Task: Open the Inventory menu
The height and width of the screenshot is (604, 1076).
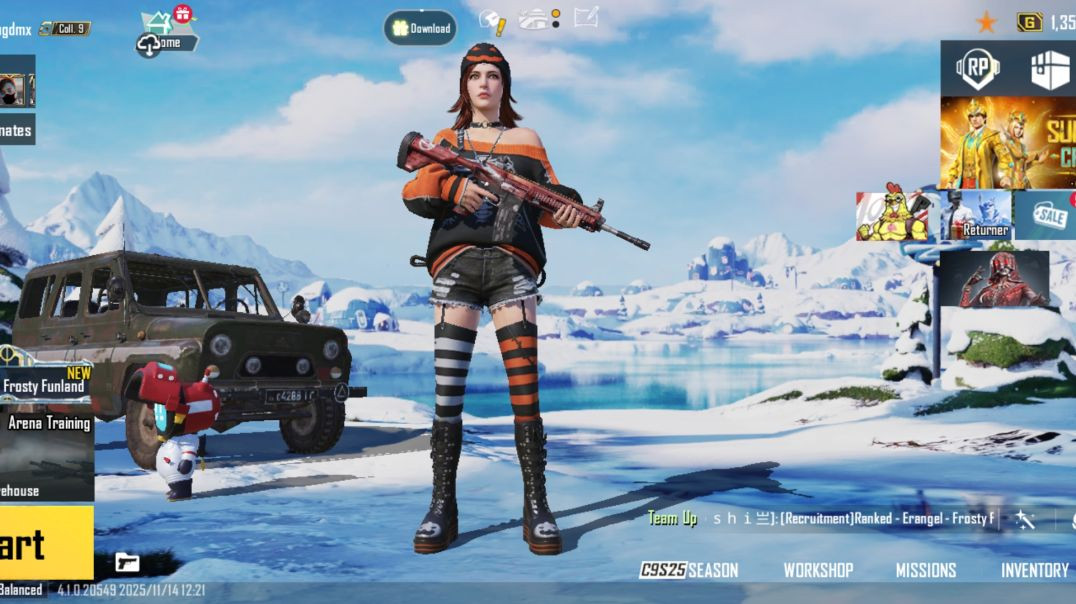Action: (x=1035, y=570)
